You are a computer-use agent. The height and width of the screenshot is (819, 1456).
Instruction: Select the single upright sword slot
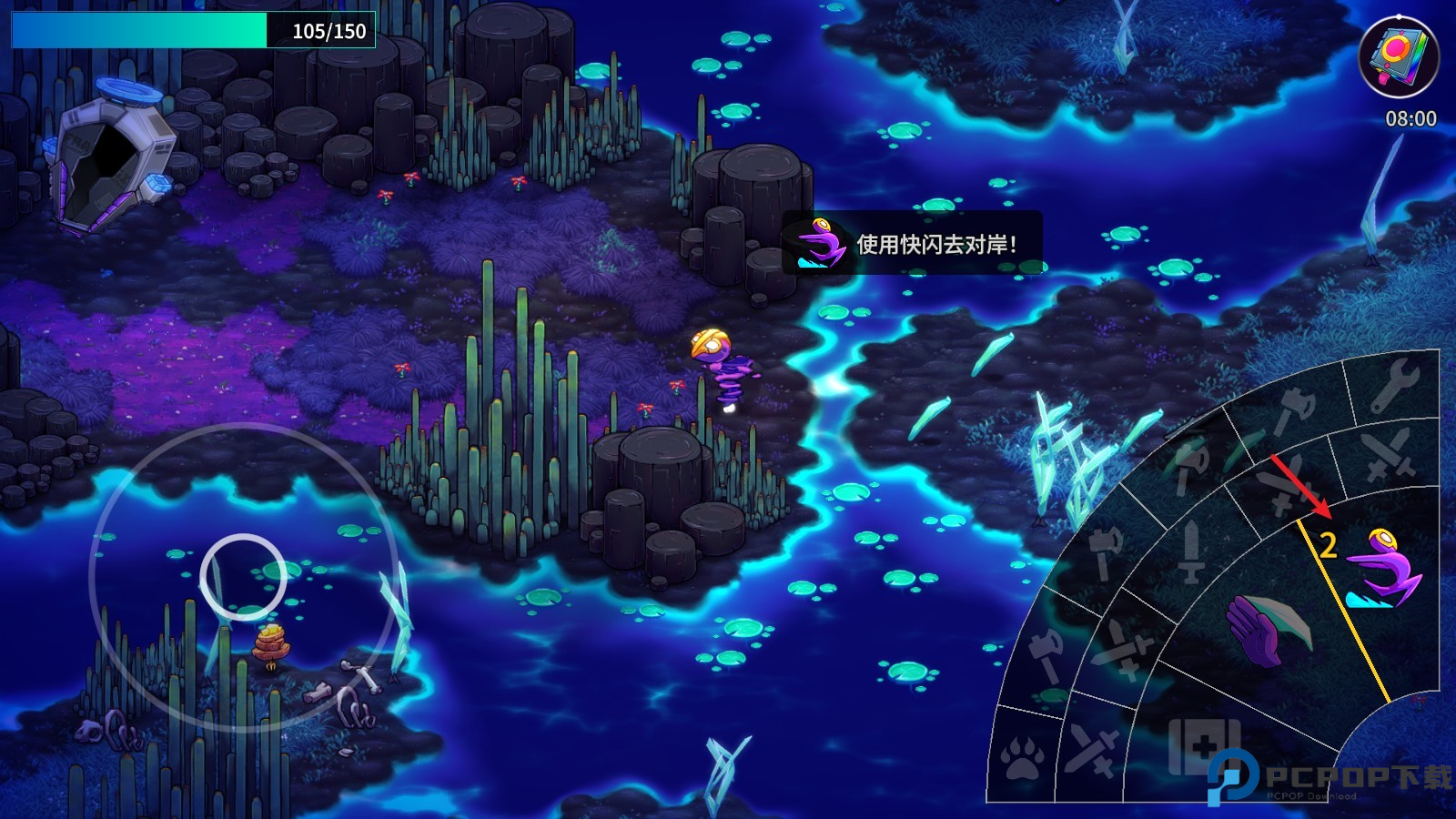1191,552
